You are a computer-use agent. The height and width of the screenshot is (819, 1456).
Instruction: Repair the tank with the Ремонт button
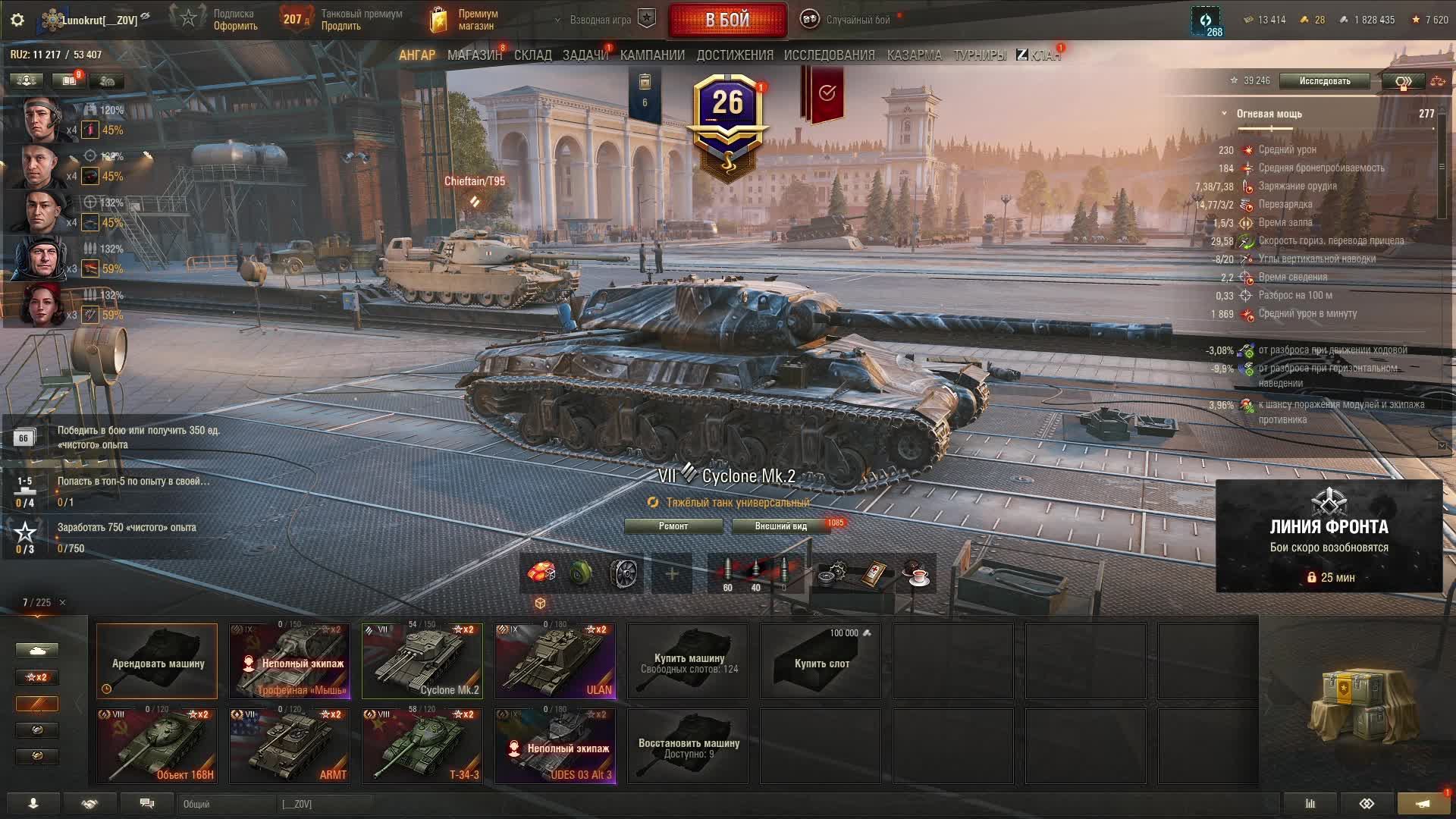(x=673, y=526)
